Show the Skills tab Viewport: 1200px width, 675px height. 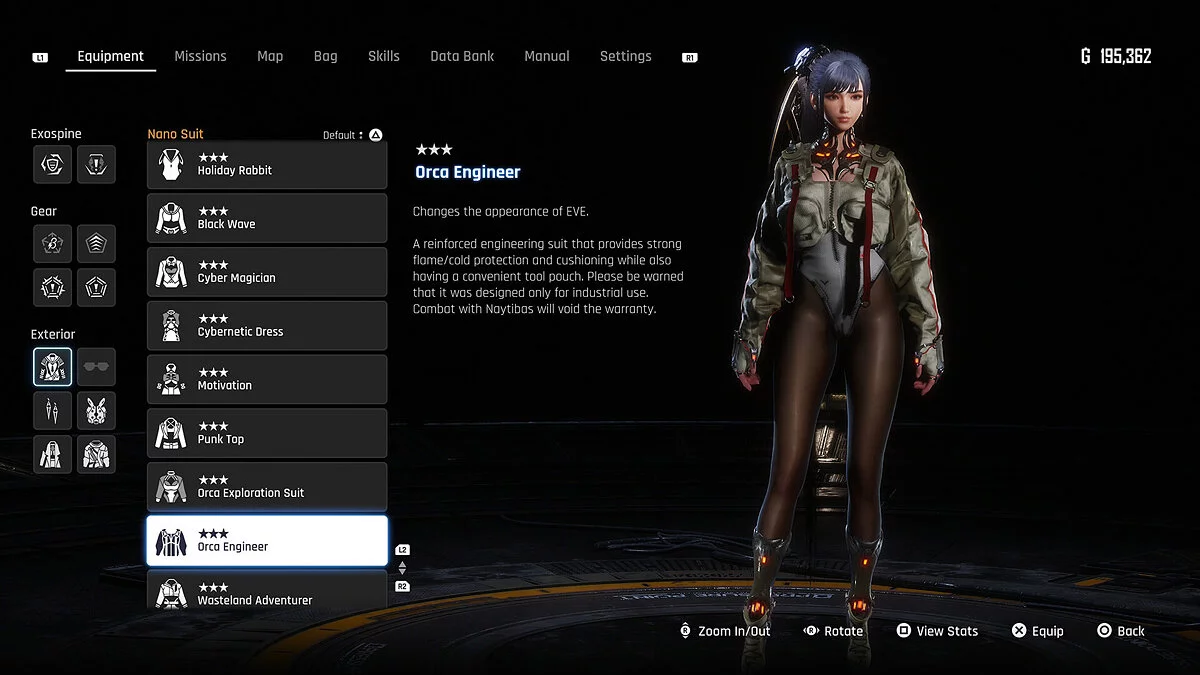coord(383,56)
